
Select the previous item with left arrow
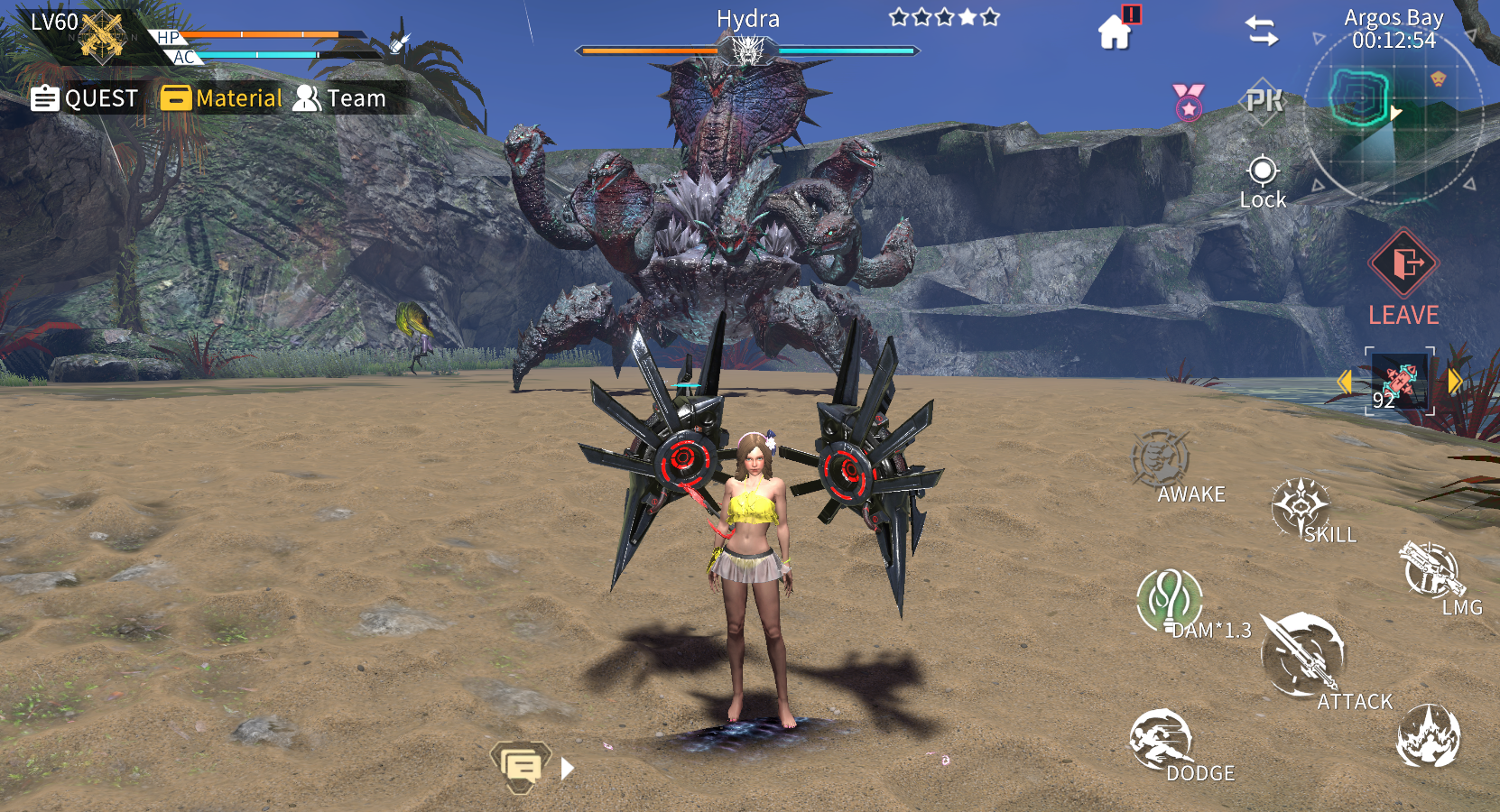pos(1345,382)
